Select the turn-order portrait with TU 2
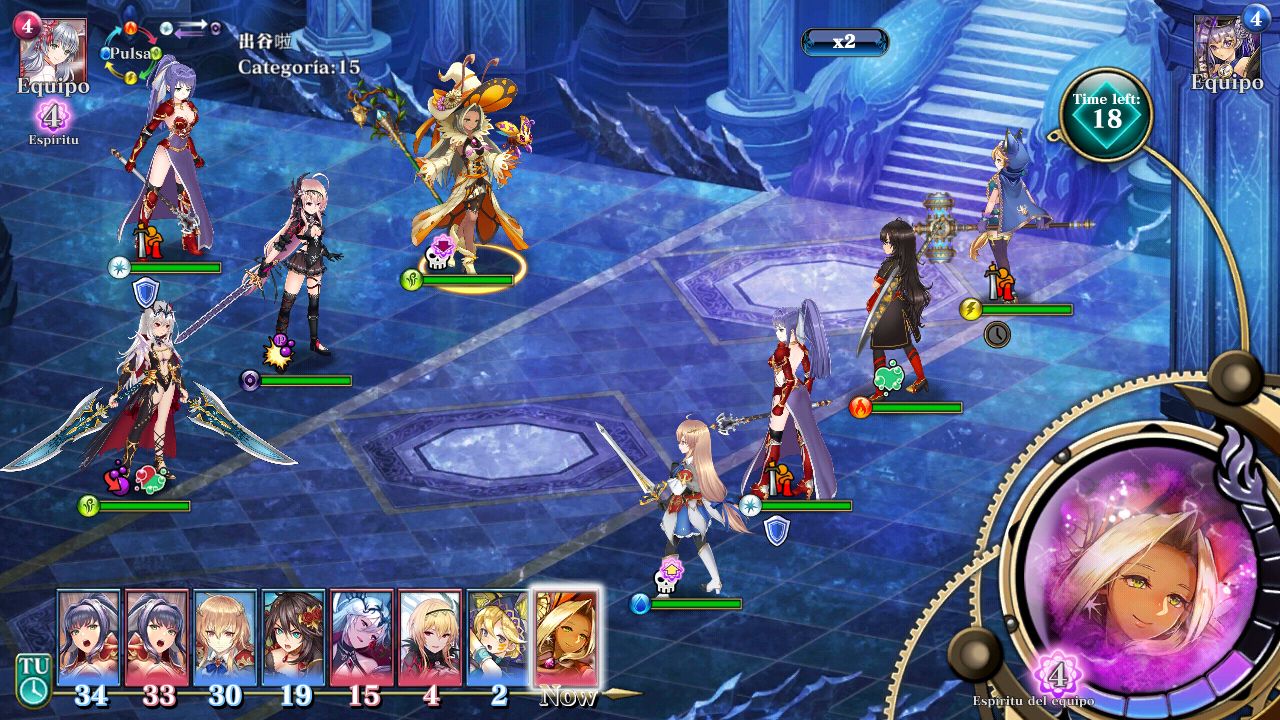The width and height of the screenshot is (1280, 720). click(498, 638)
